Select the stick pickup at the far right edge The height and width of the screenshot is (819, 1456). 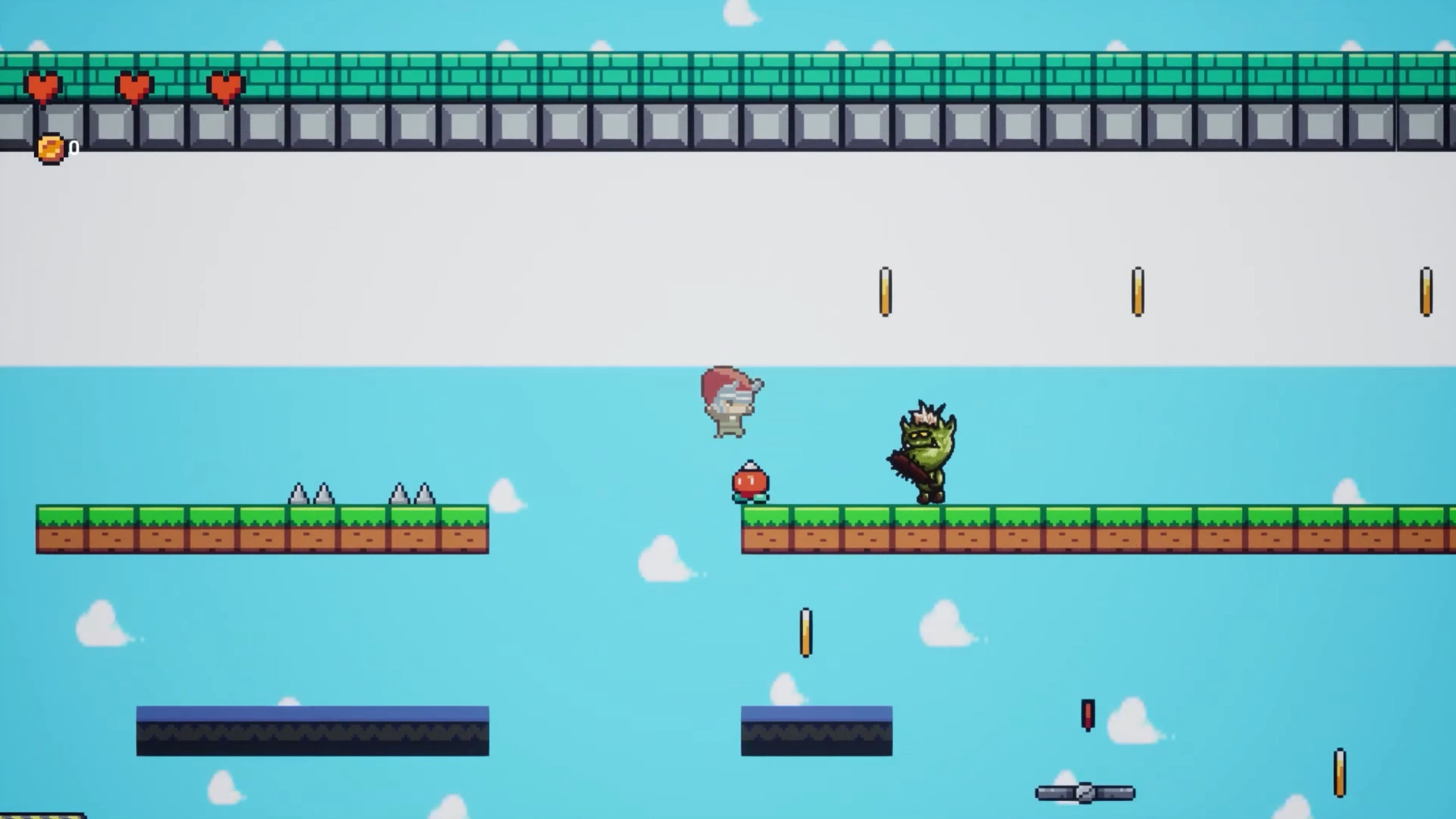click(1426, 291)
